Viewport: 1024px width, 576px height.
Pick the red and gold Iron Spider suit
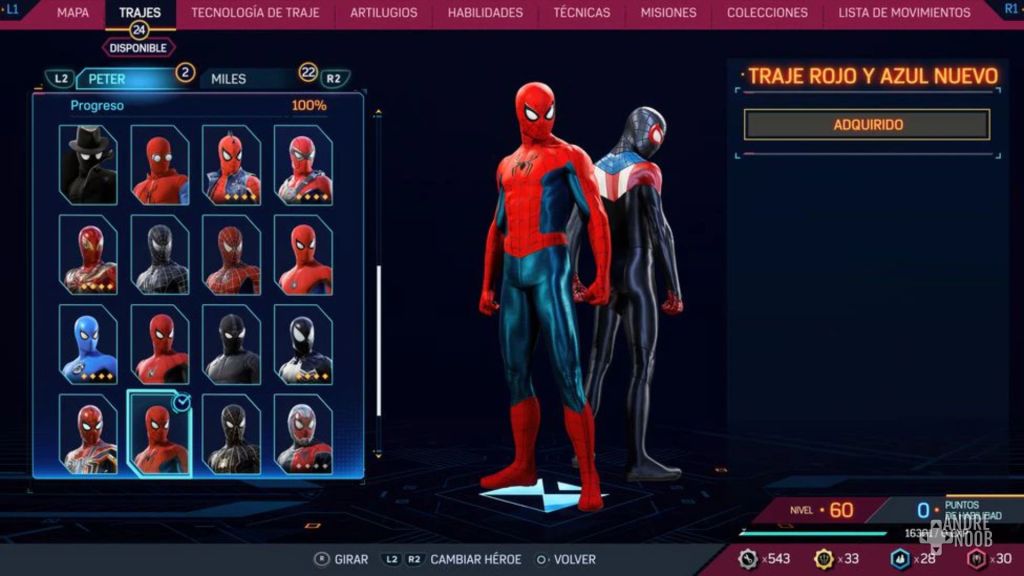coord(88,255)
